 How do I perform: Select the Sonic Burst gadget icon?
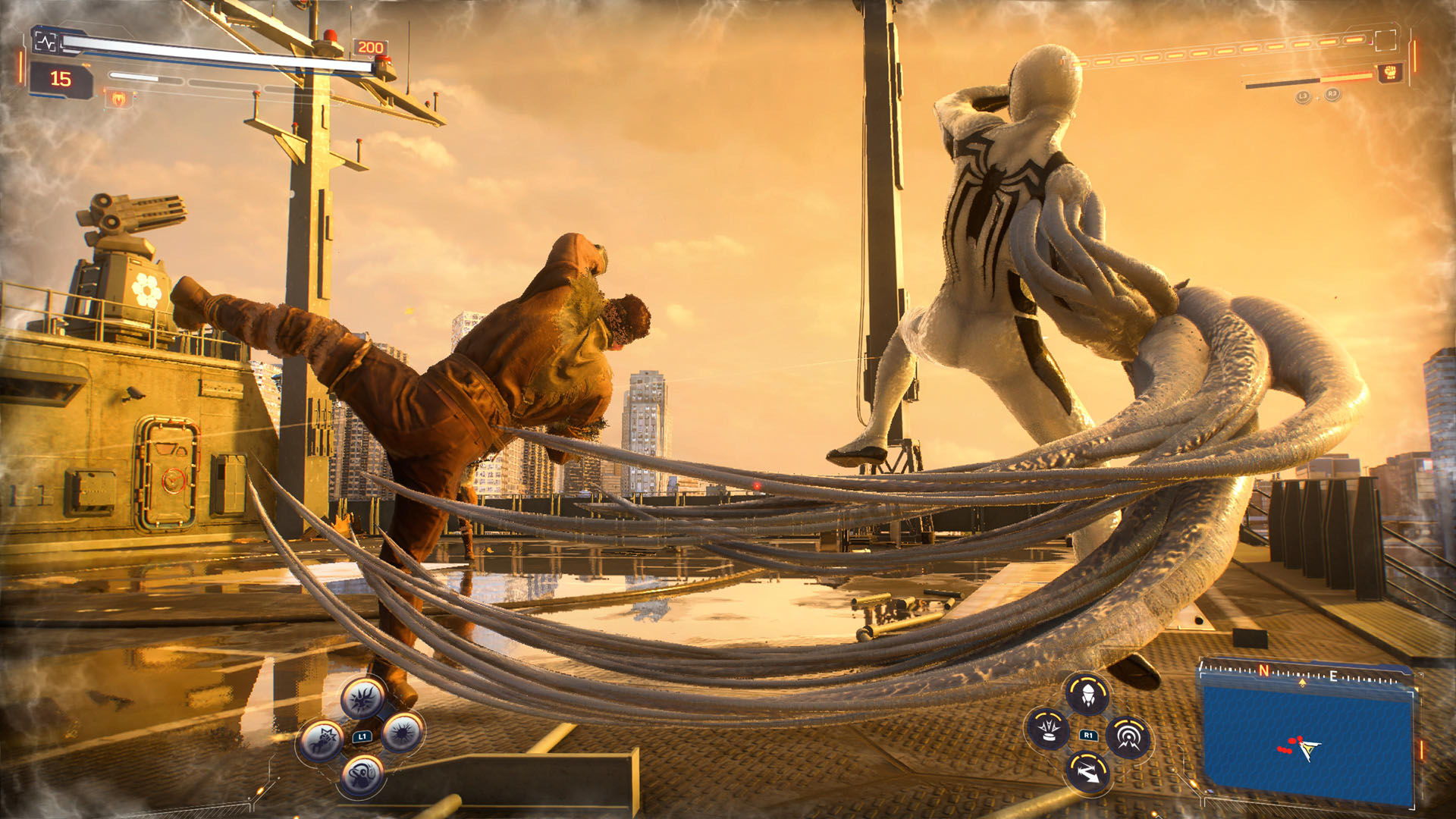pyautogui.click(x=1128, y=737)
